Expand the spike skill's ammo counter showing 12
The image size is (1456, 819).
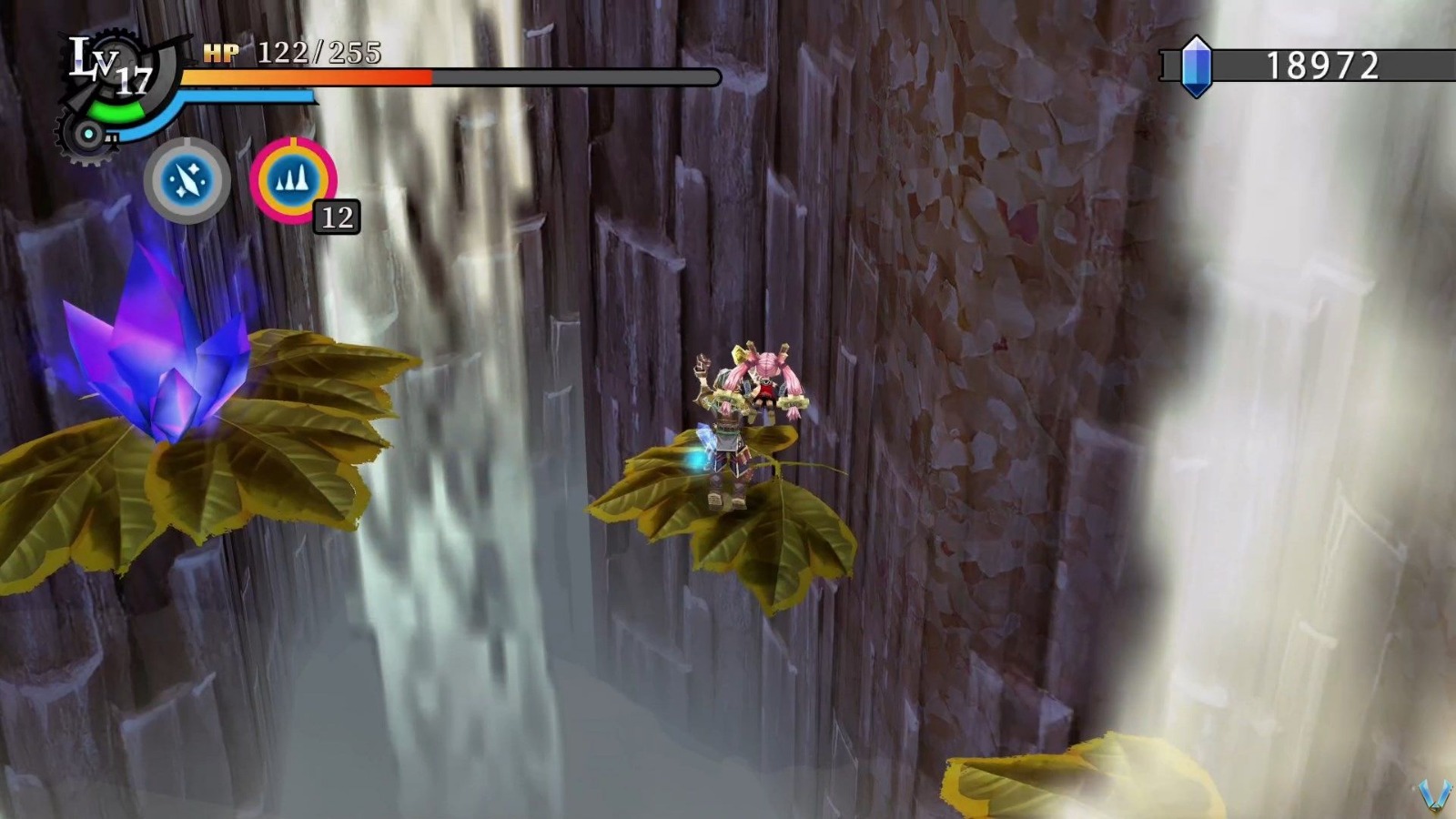(336, 217)
